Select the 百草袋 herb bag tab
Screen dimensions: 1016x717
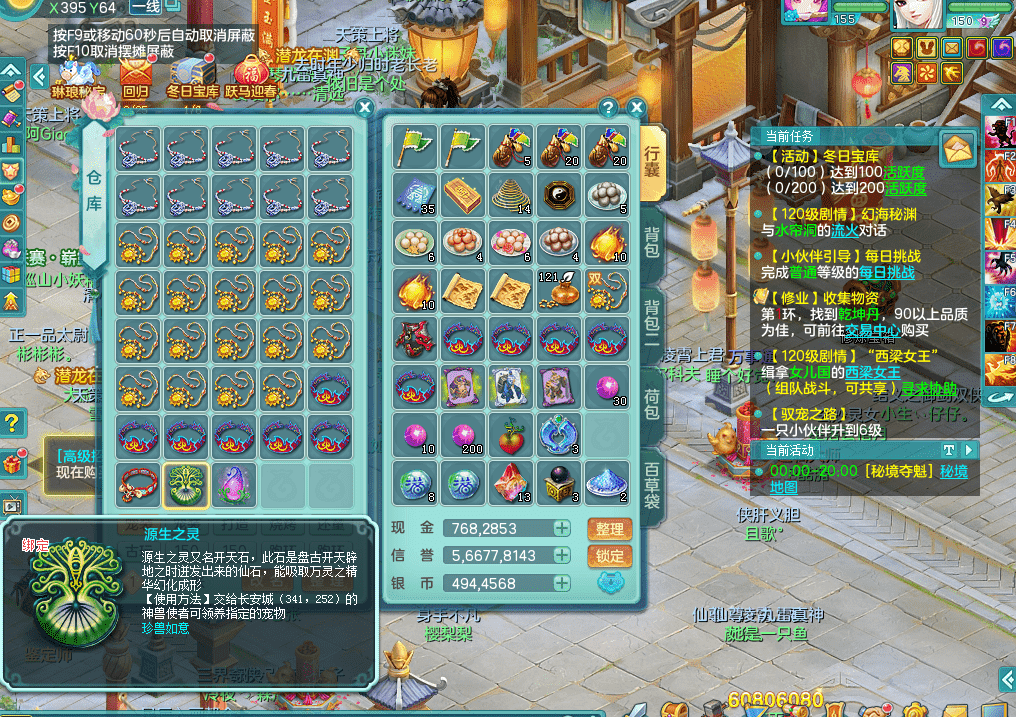point(652,487)
